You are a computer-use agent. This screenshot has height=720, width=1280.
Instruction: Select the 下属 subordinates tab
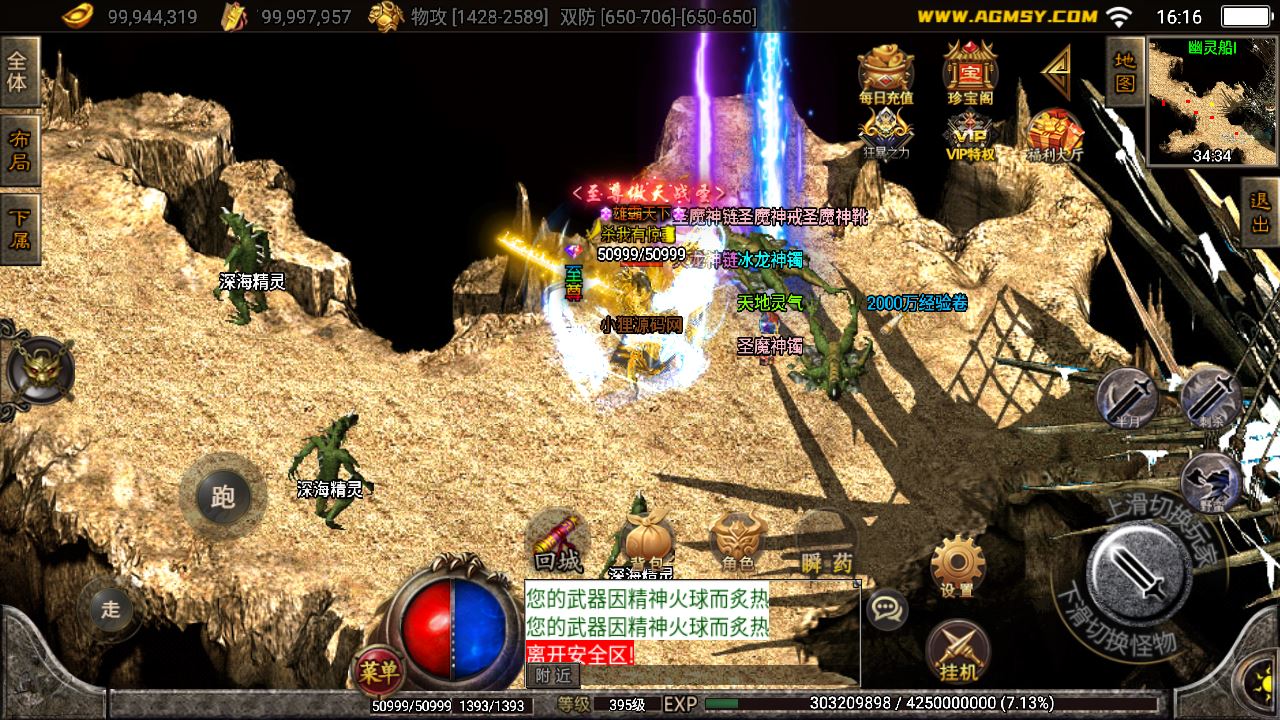18,228
